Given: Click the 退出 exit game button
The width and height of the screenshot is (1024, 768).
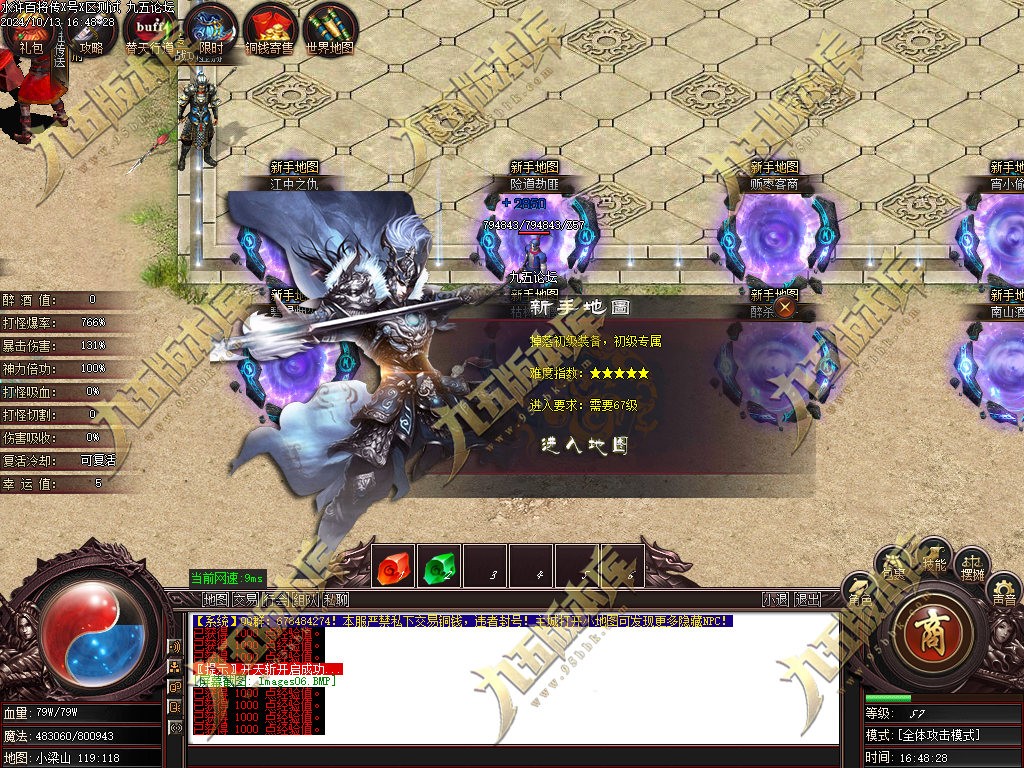Looking at the screenshot, I should [807, 600].
